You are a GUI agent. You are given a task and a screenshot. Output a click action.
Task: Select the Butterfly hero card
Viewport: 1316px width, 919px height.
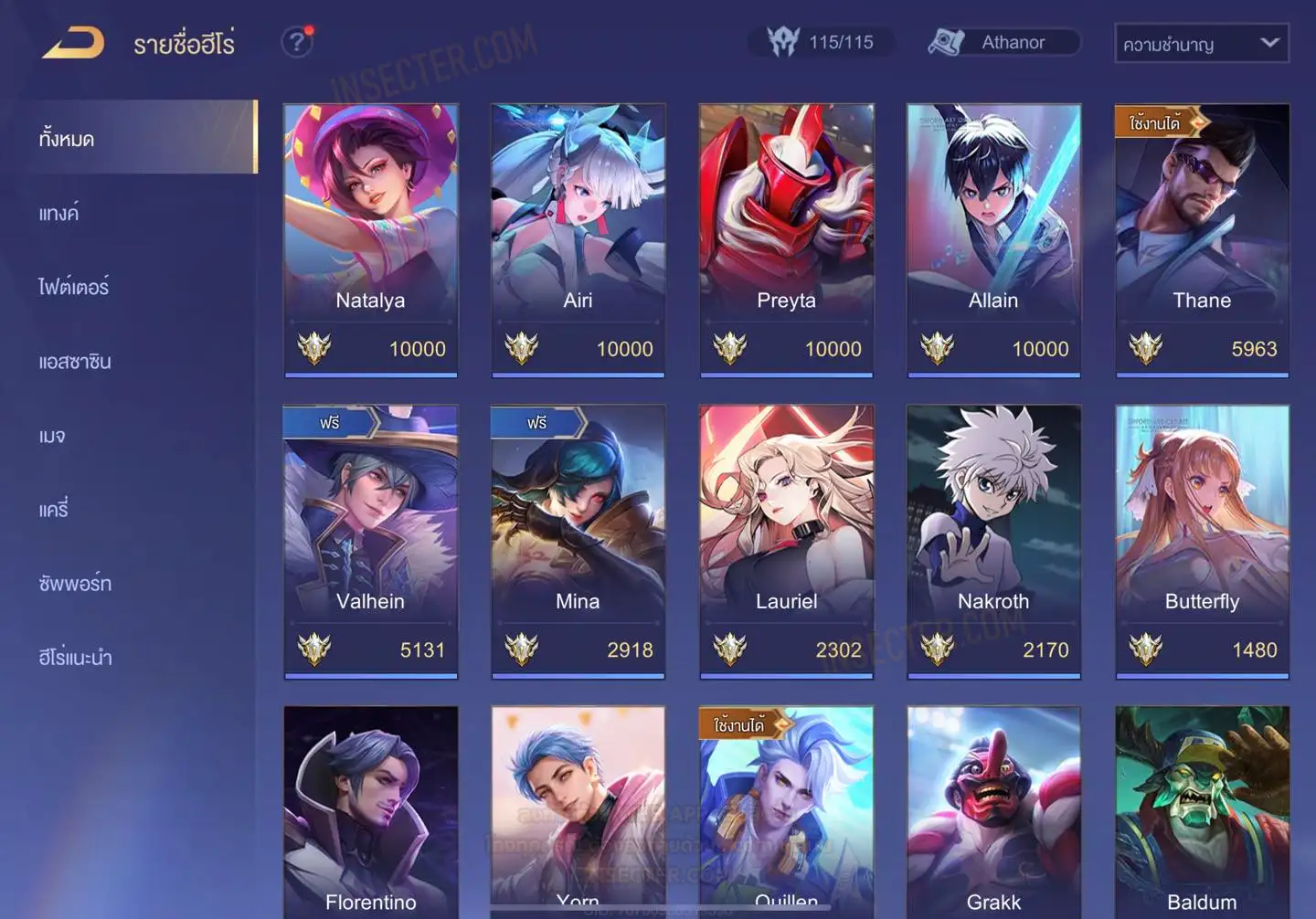pos(1202,541)
